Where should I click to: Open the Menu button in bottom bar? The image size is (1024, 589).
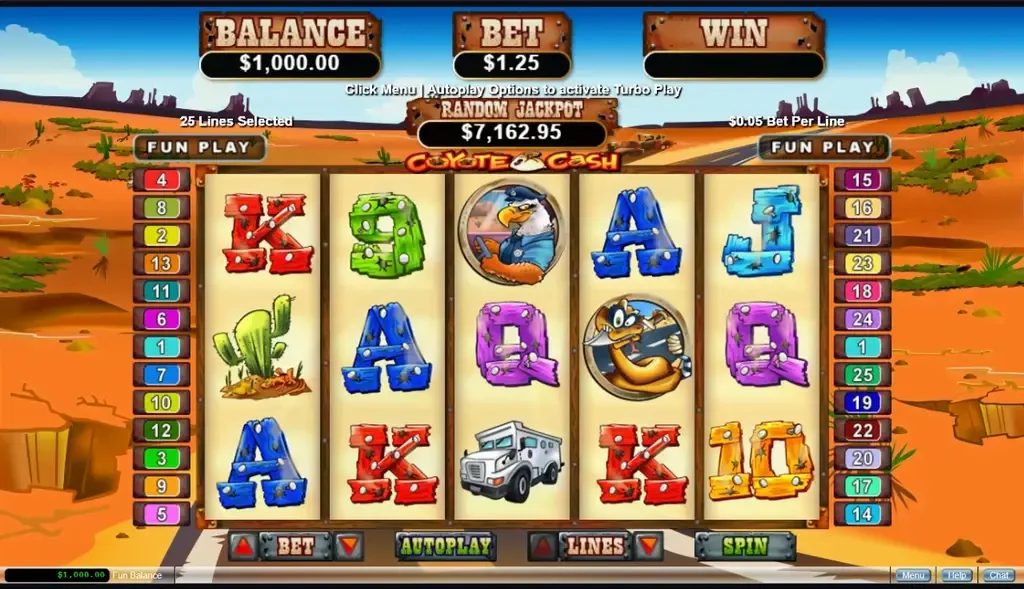912,575
